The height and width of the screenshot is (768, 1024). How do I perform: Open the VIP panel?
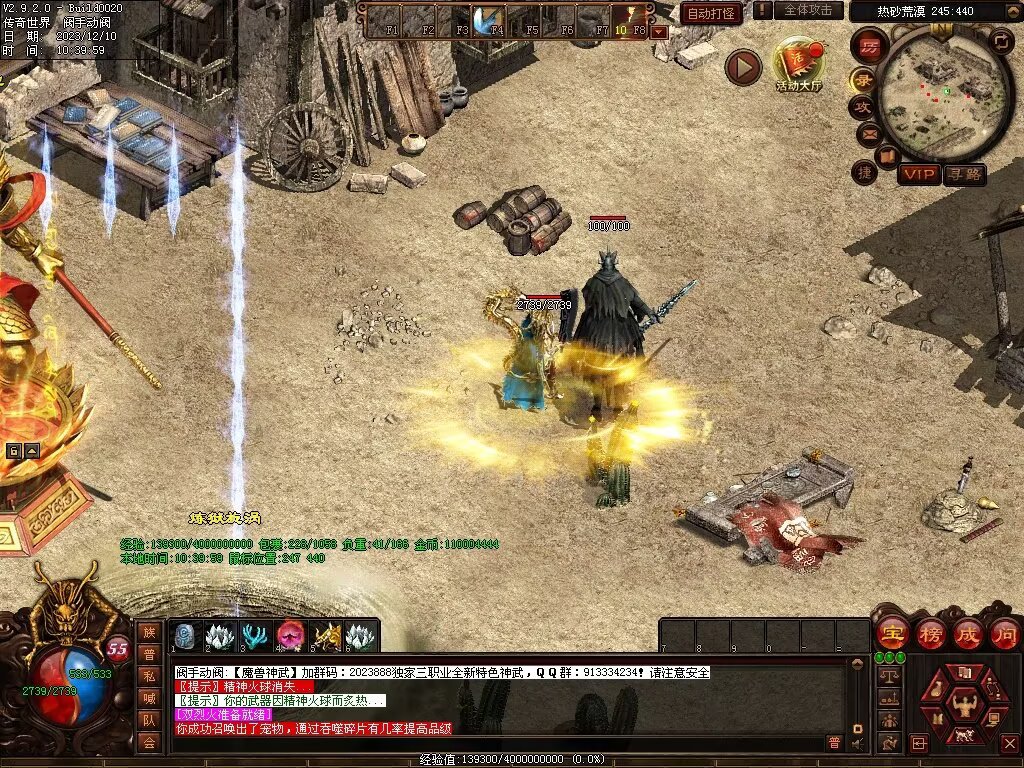[918, 175]
